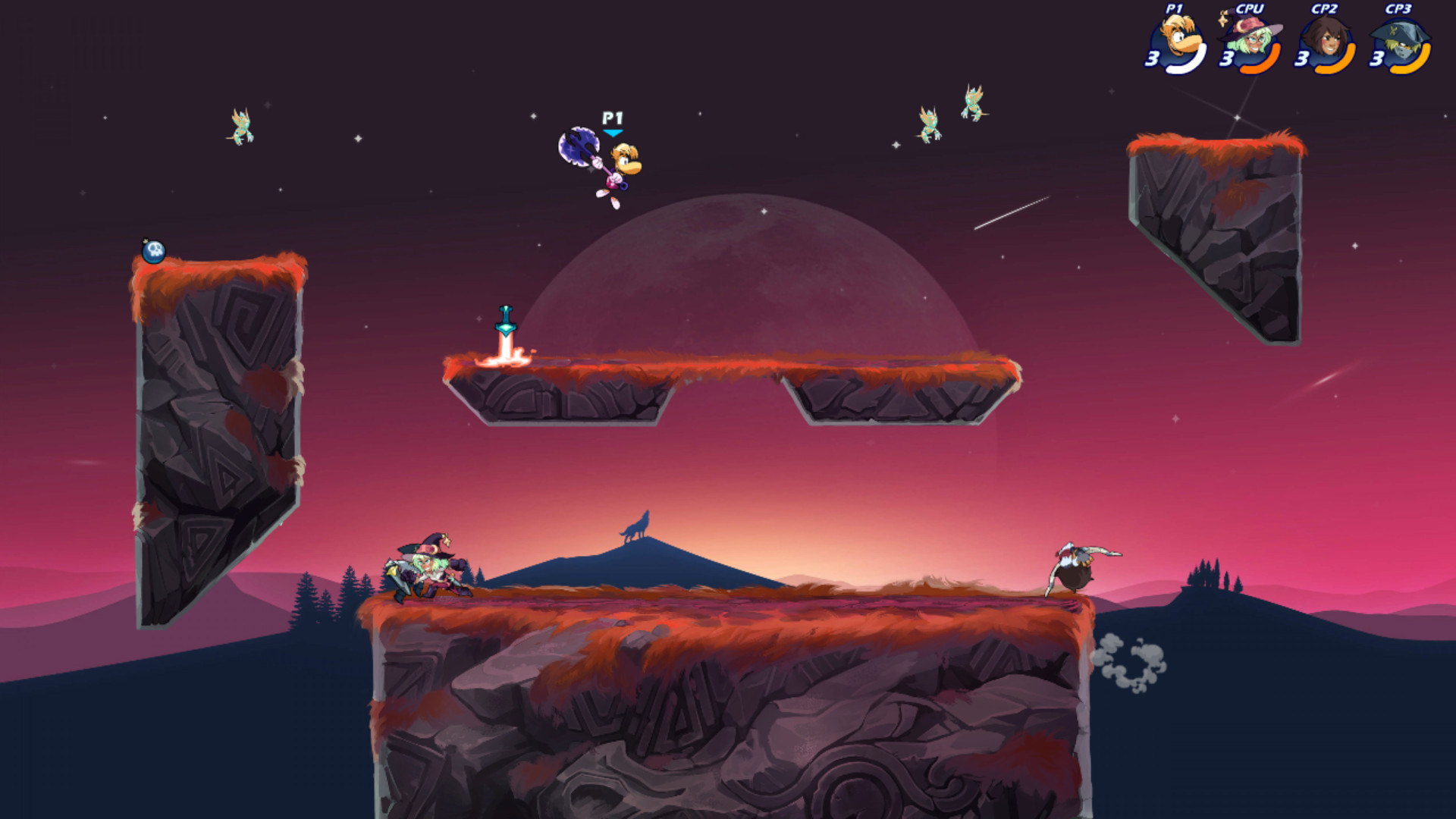
Task: Click the stock count 3 under P1
Action: (x=1153, y=59)
